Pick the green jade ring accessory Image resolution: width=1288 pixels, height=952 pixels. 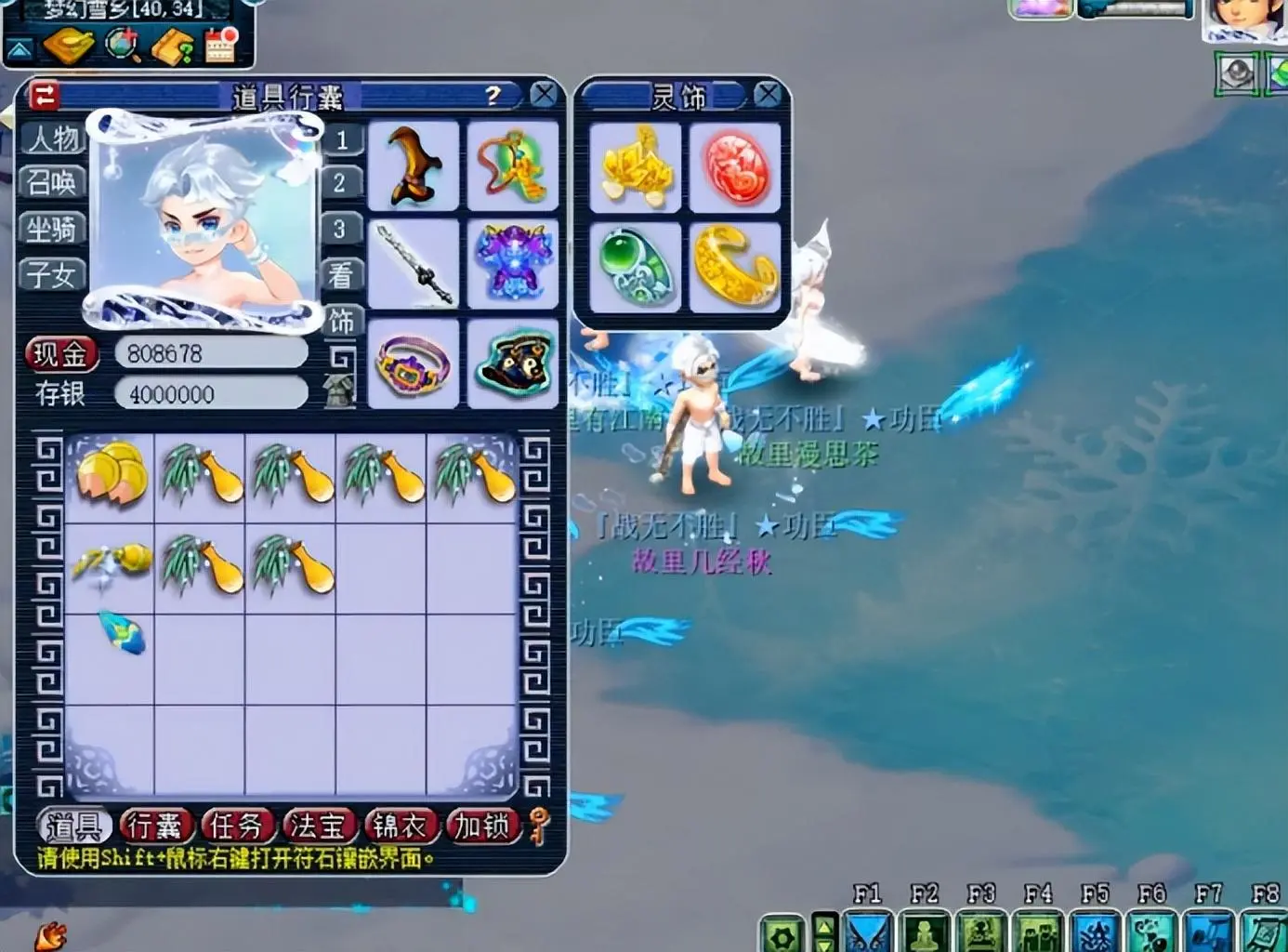637,268
